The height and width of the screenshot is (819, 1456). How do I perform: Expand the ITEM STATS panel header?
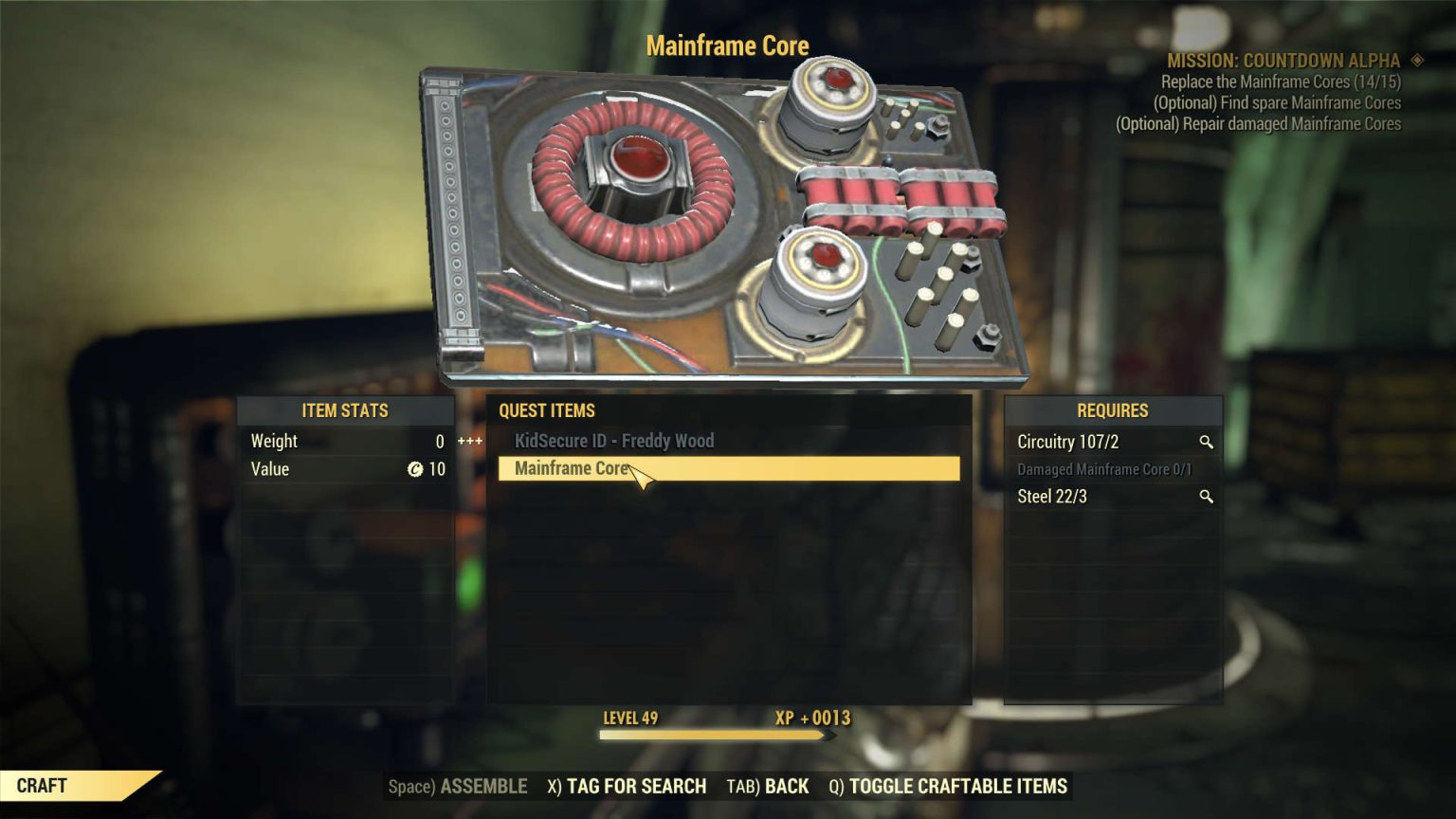click(x=346, y=411)
